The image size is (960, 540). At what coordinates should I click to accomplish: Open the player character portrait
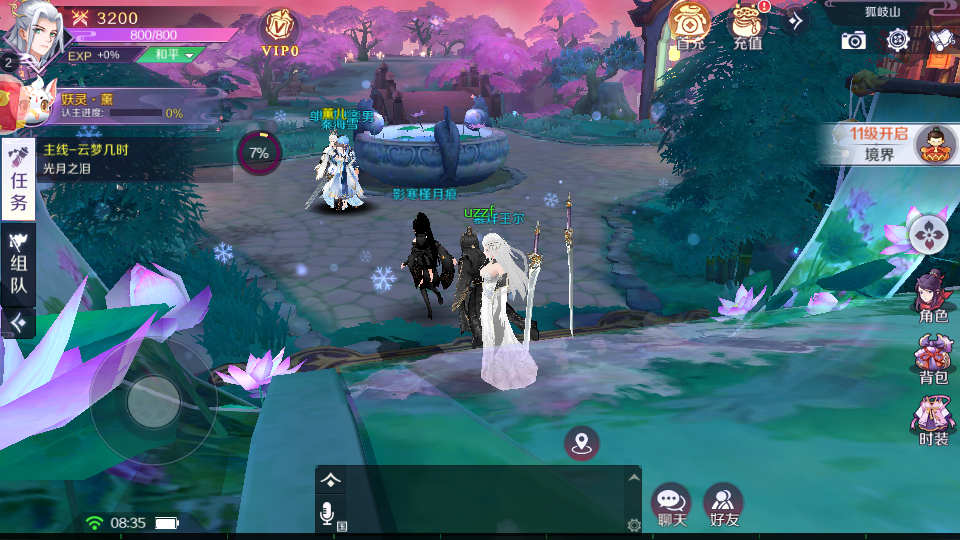click(x=30, y=28)
